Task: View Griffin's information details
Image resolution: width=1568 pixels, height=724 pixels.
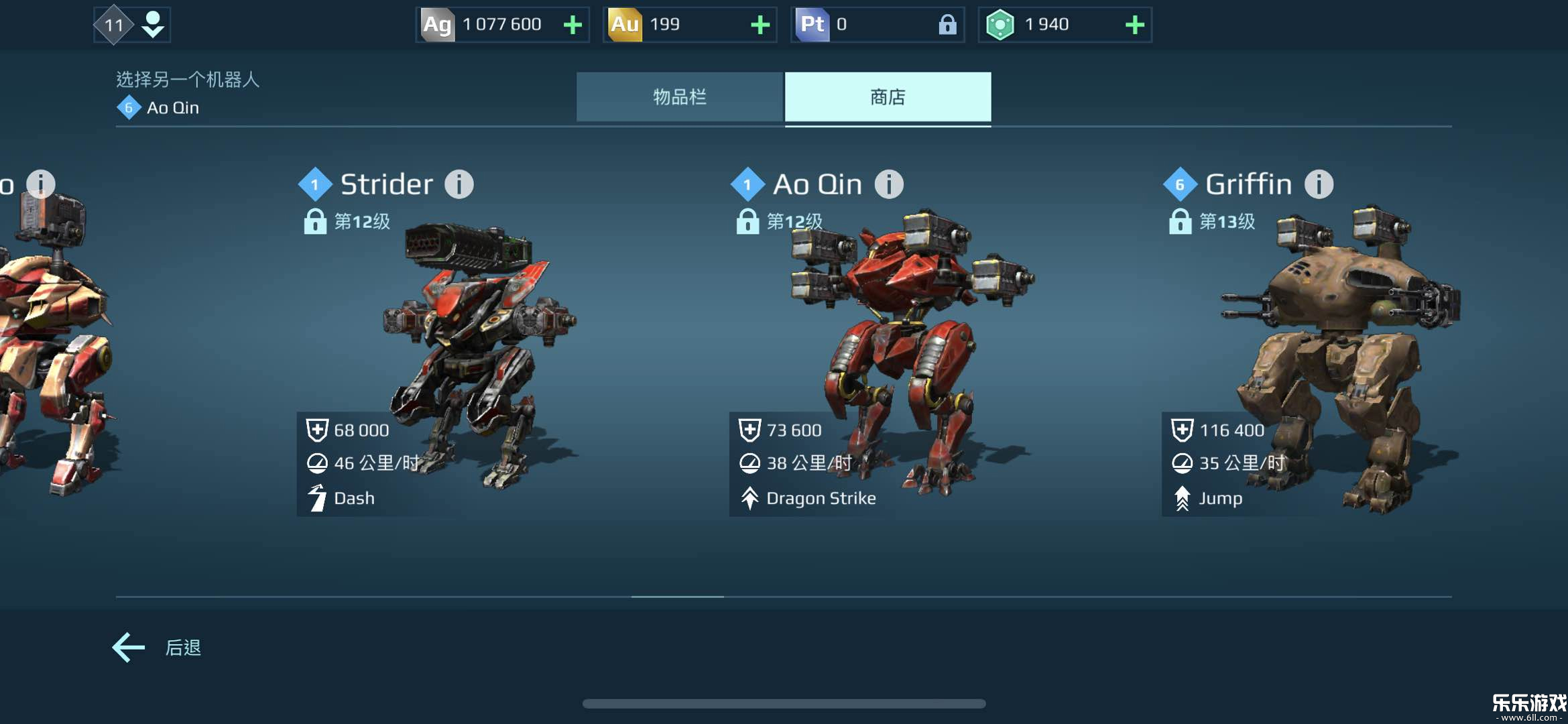Action: 1319,184
